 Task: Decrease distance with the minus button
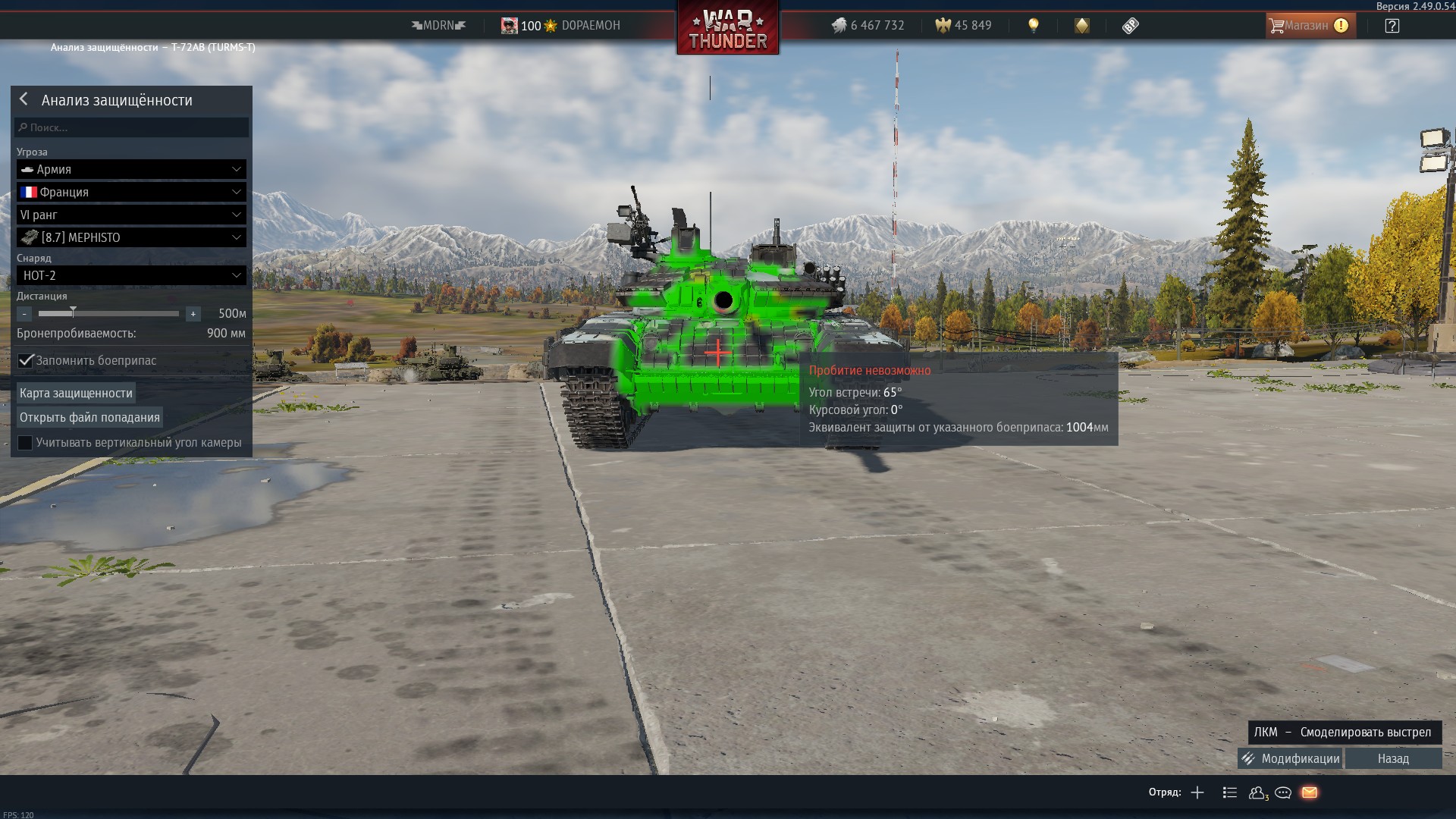click(24, 313)
